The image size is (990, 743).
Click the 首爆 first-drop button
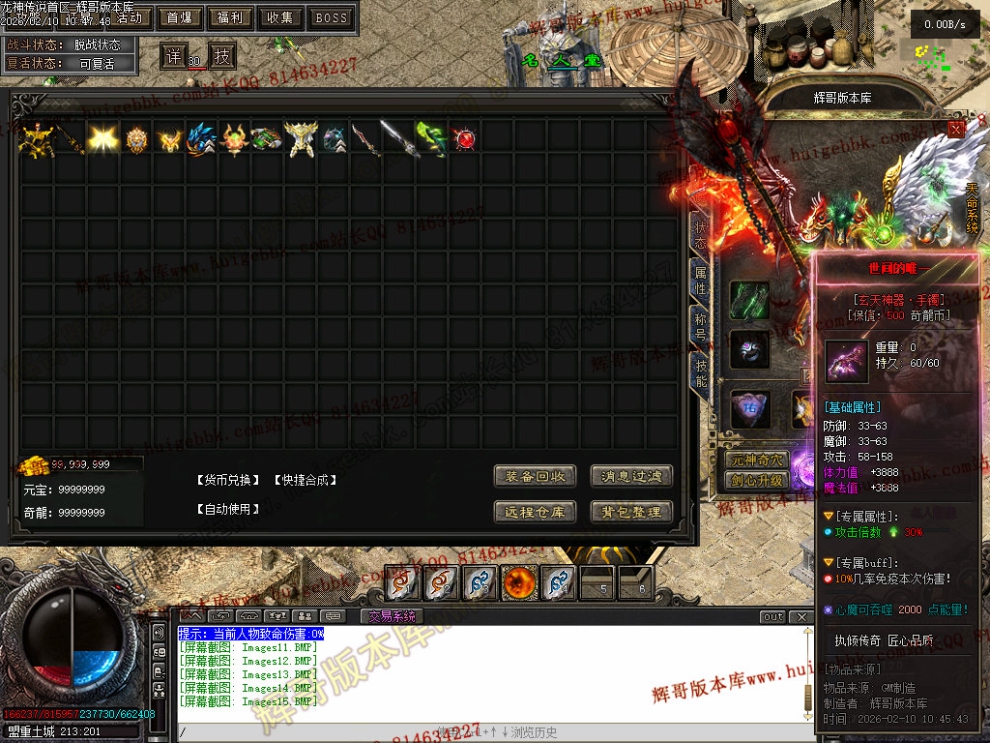pyautogui.click(x=180, y=17)
